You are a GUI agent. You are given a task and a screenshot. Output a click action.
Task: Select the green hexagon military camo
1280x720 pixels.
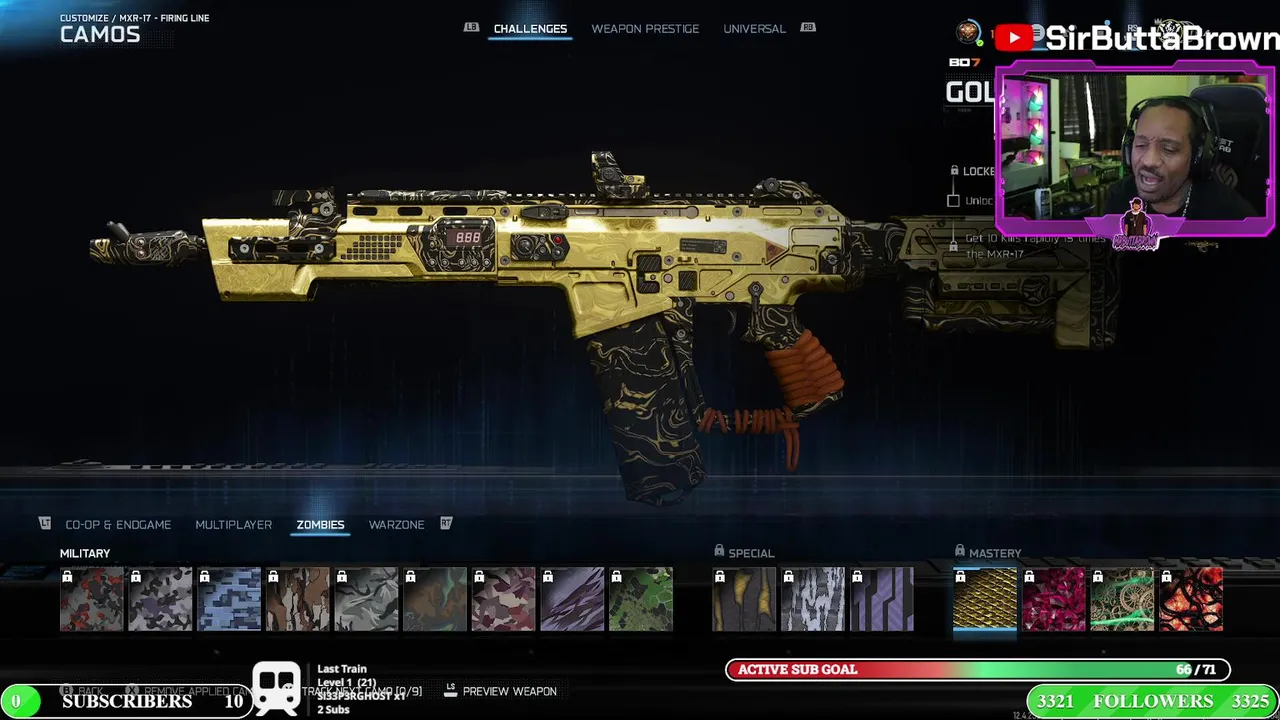(641, 600)
